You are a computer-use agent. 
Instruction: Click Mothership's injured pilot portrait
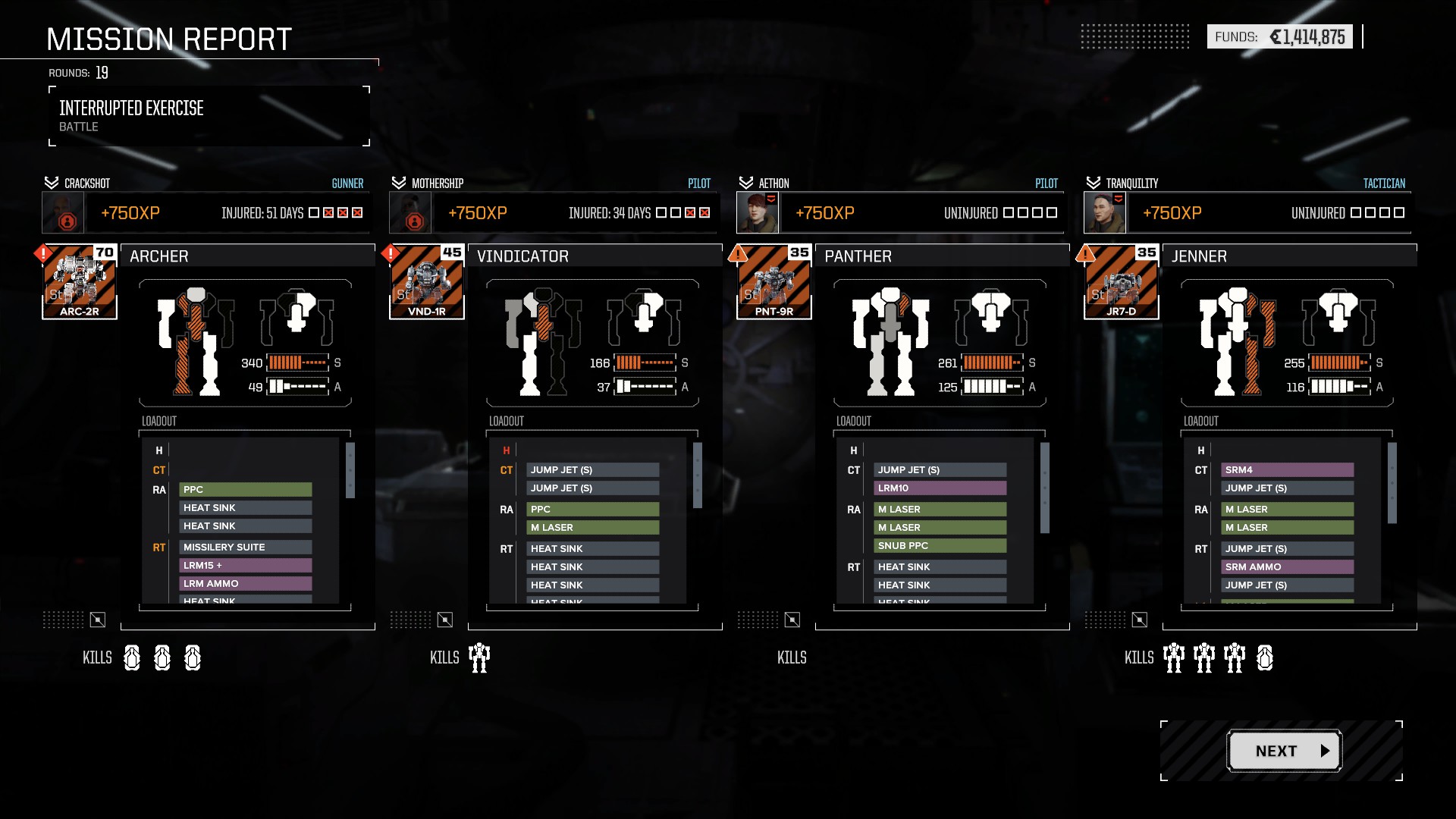[410, 213]
